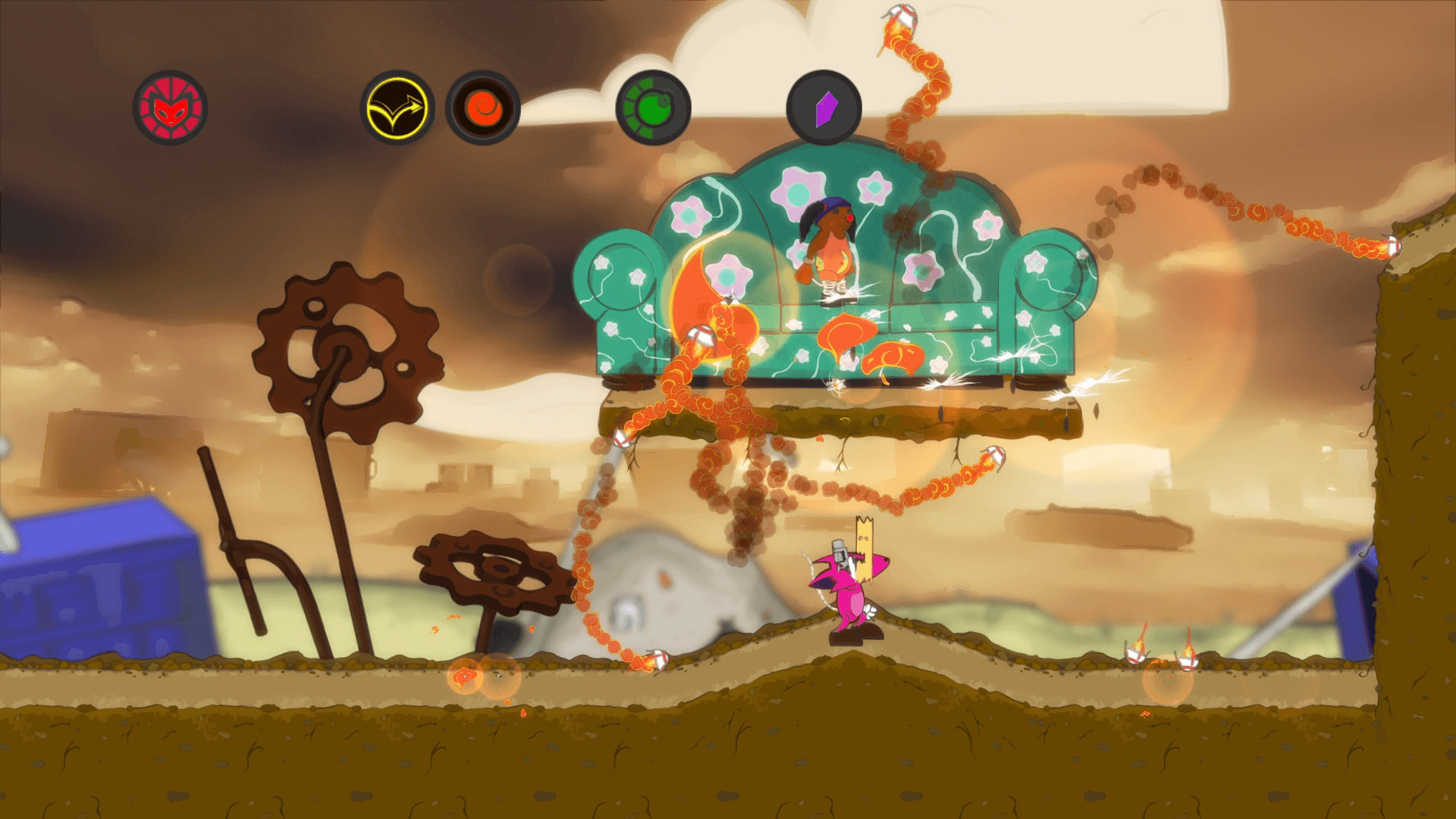Select the purple crystal shard icon
Screen dimensions: 1456x819
tap(827, 108)
